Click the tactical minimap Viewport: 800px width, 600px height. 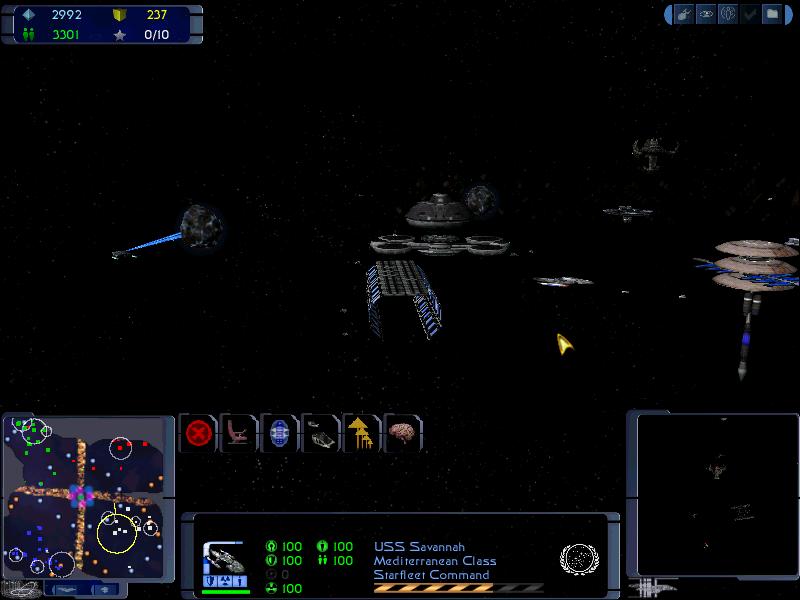(87, 497)
